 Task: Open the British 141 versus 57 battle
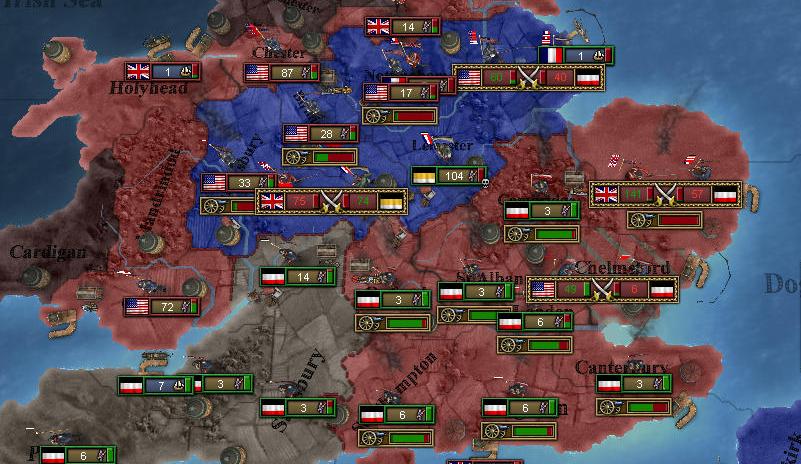pos(665,194)
